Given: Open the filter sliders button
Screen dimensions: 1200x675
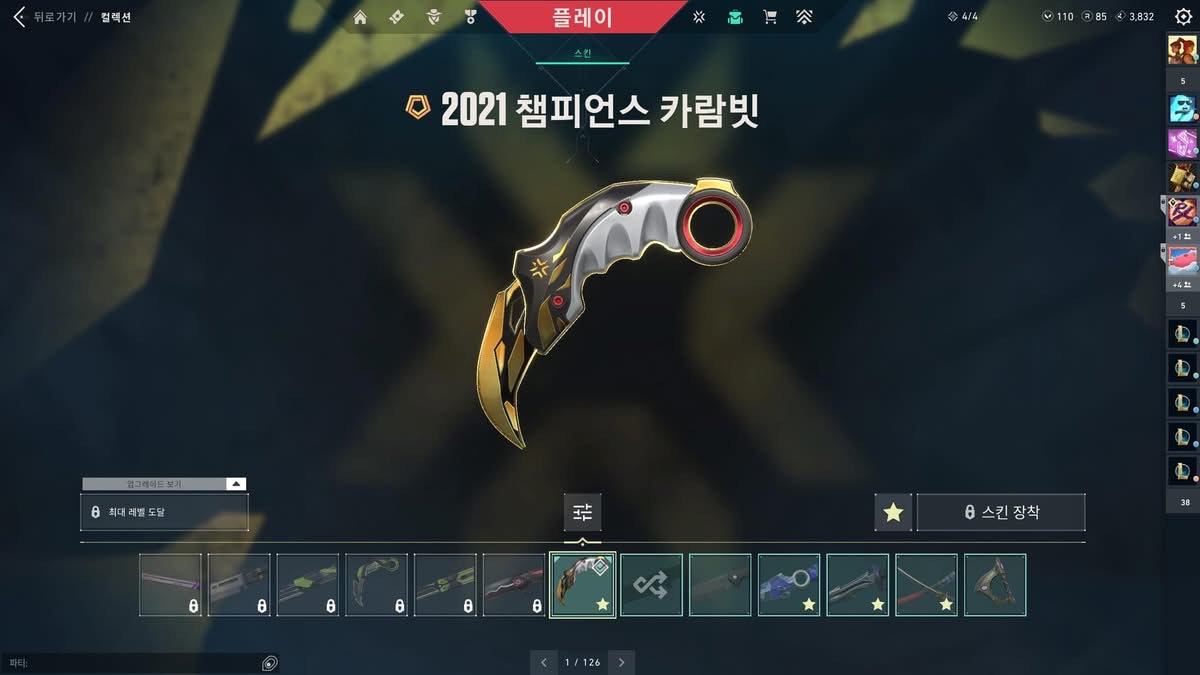Looking at the screenshot, I should pos(583,512).
